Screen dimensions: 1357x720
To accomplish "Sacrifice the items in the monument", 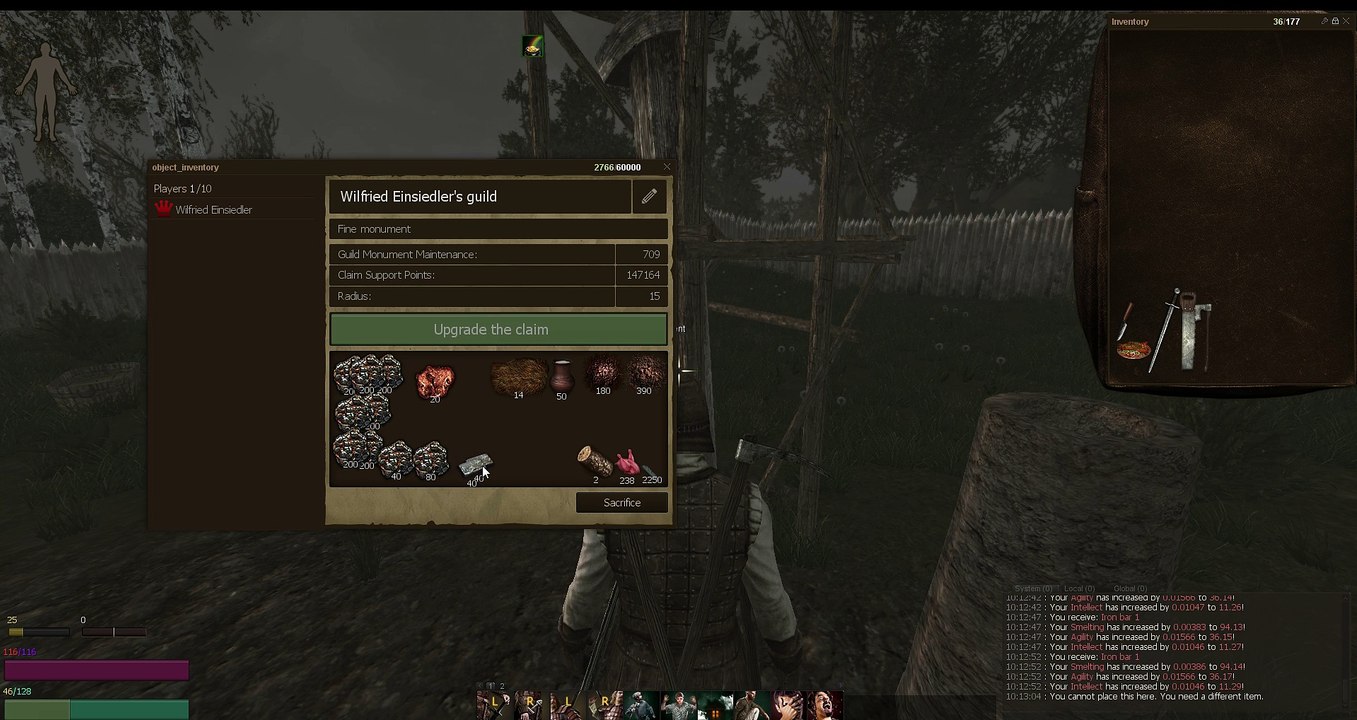I will pyautogui.click(x=621, y=503).
